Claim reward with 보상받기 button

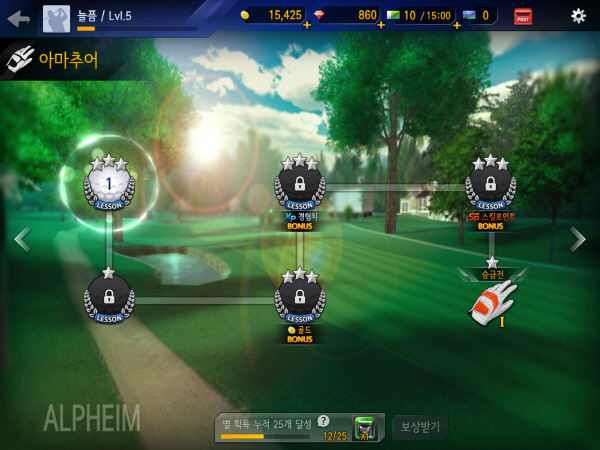point(420,428)
